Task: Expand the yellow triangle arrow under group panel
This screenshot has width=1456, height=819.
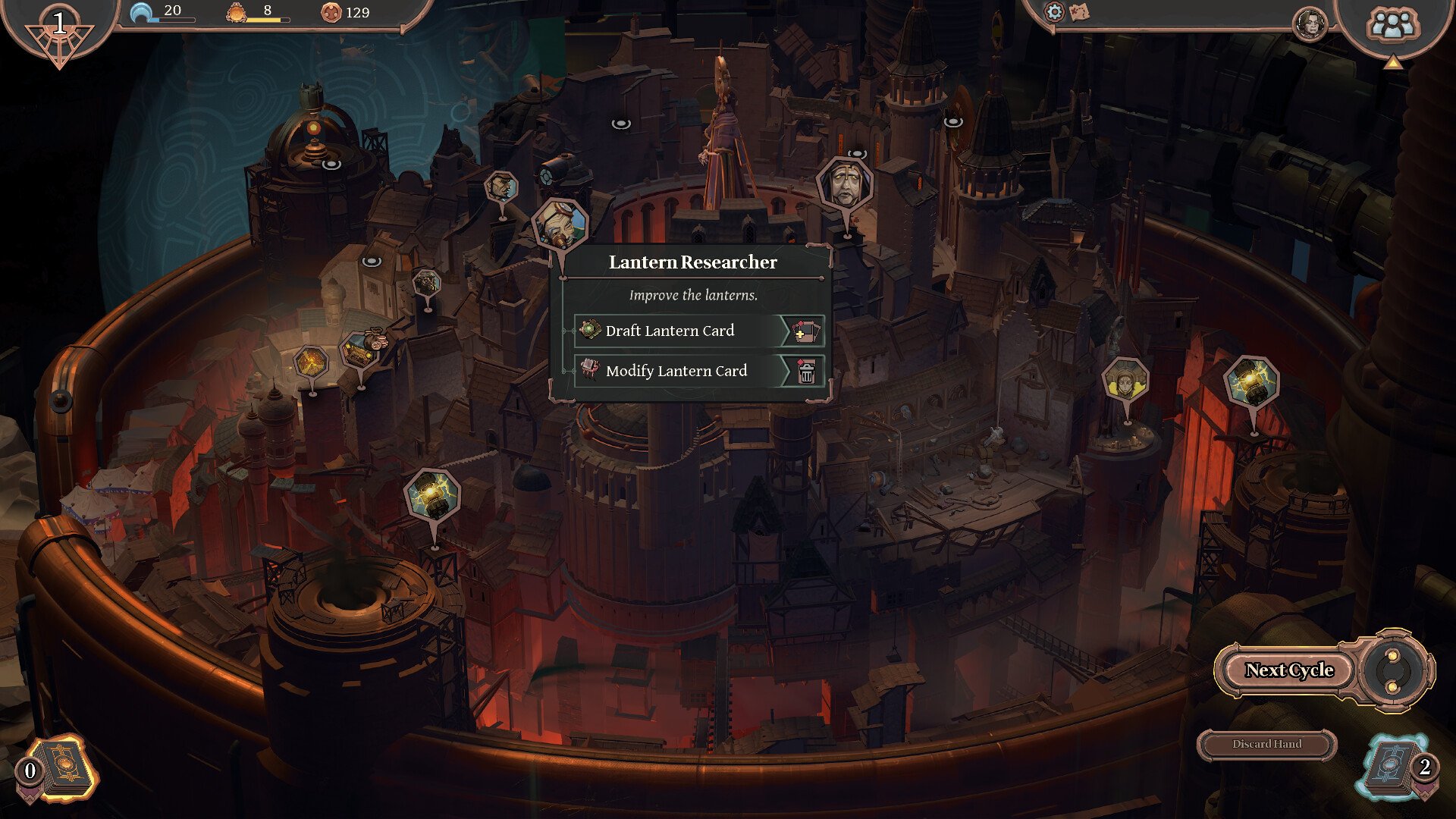Action: click(1392, 63)
